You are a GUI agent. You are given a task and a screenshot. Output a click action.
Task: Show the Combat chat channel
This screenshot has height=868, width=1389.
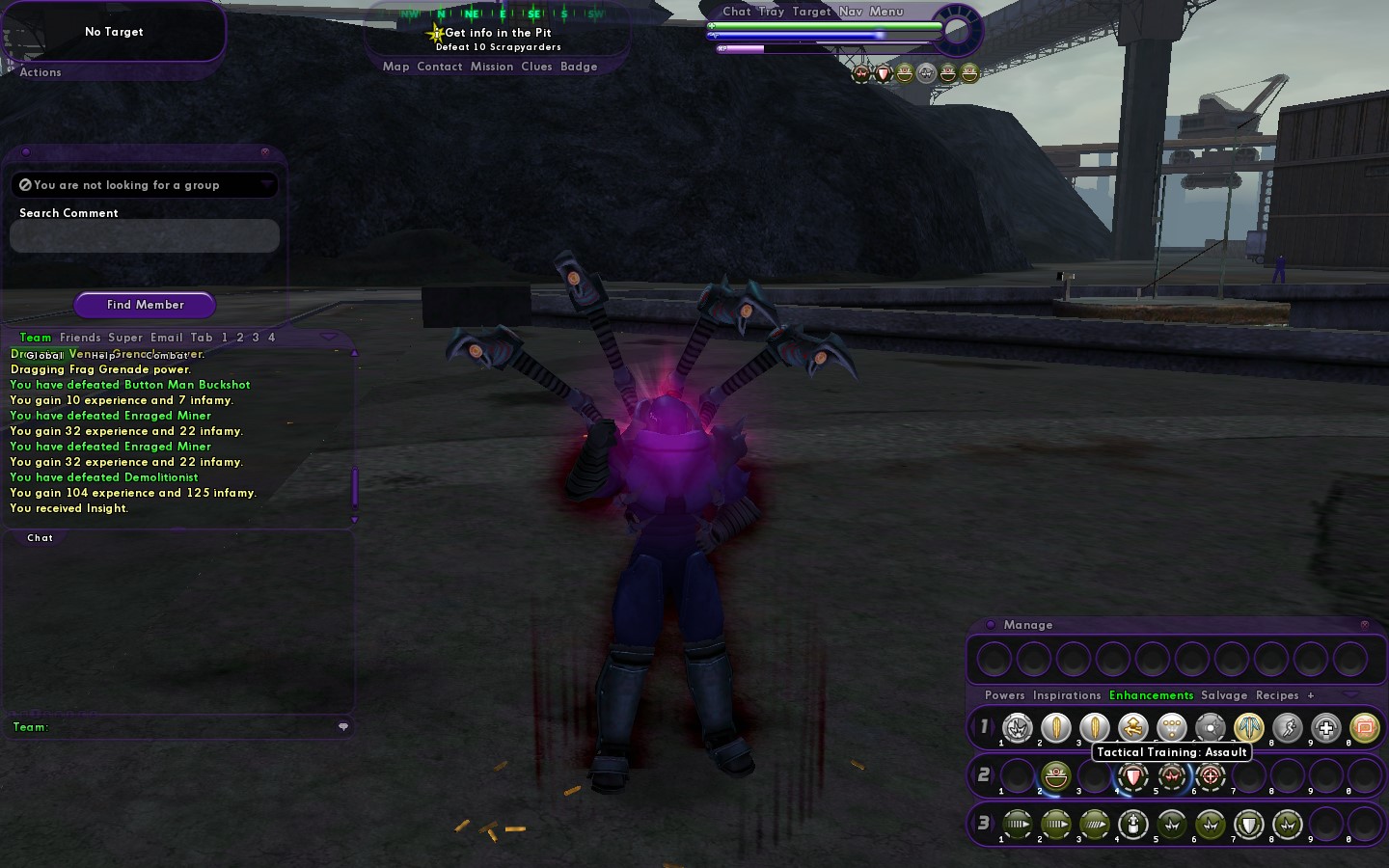pyautogui.click(x=167, y=356)
